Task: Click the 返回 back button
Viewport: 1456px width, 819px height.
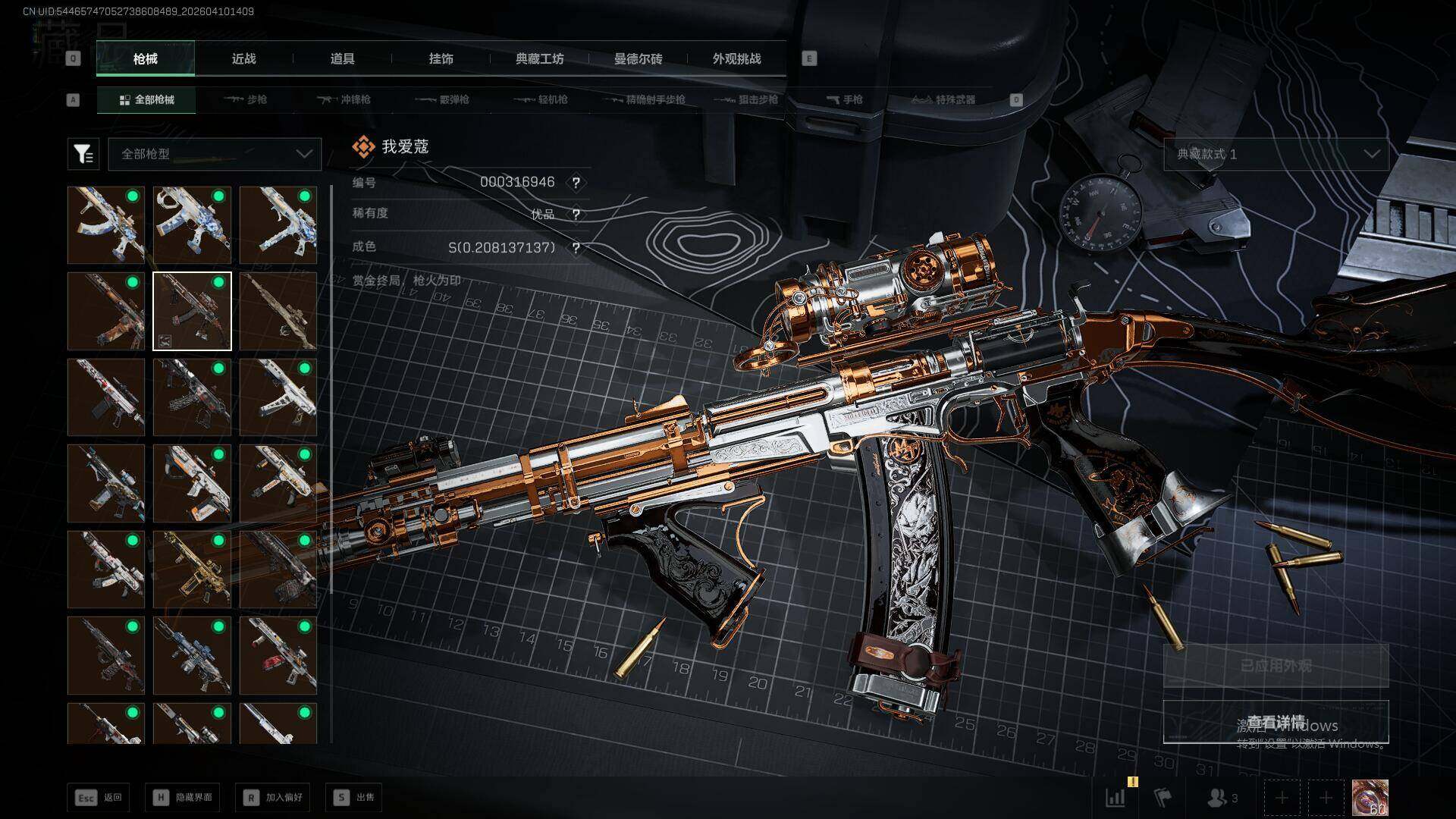Action: point(99,797)
